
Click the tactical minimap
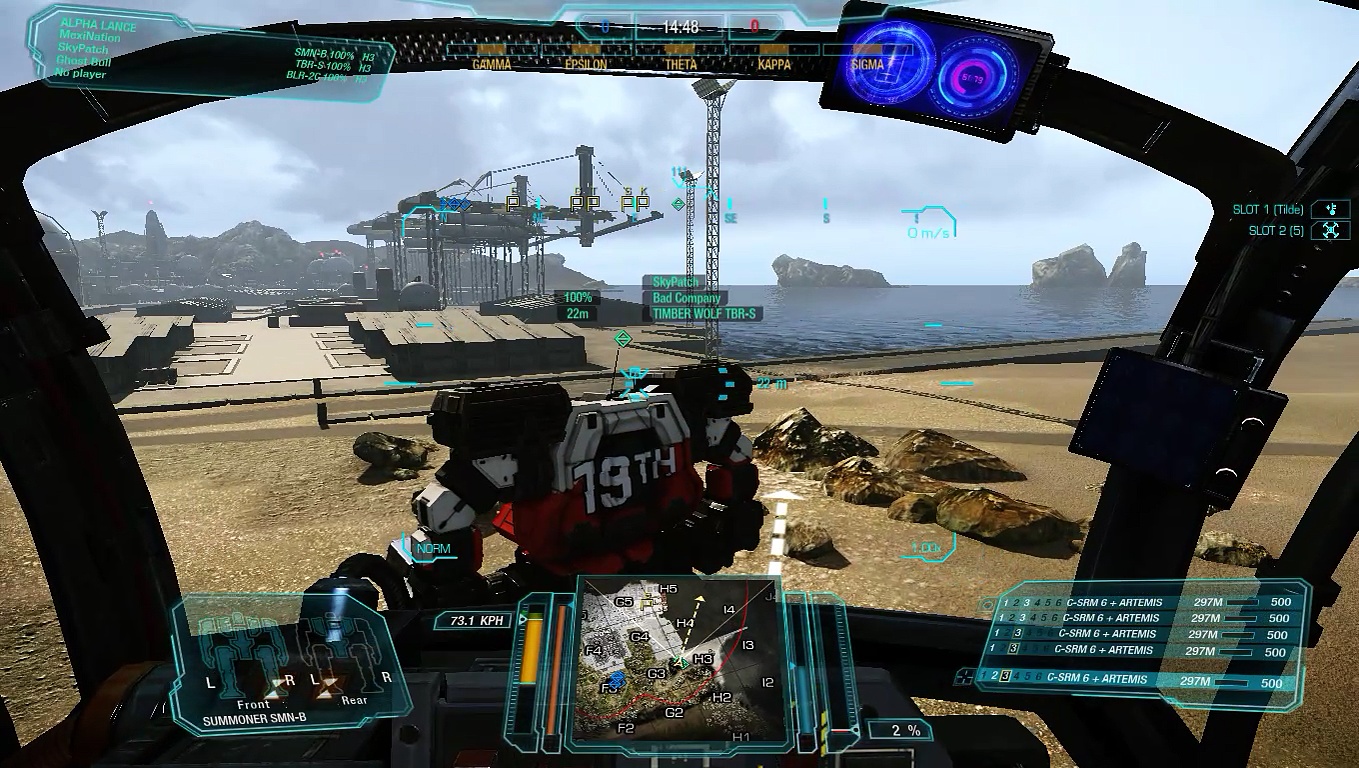tap(672, 661)
